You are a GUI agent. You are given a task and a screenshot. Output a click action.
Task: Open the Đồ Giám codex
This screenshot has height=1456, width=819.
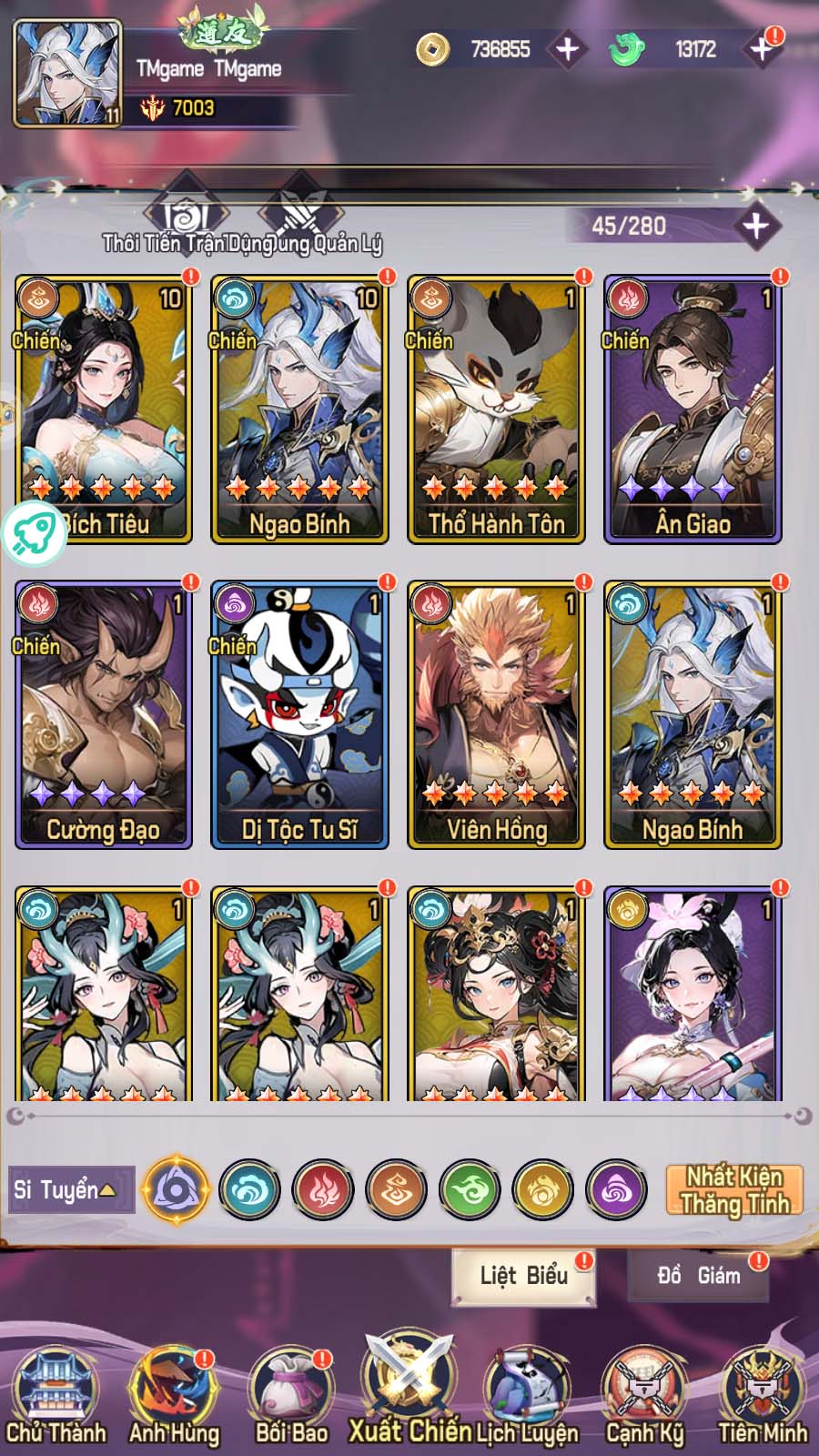coord(698,1276)
